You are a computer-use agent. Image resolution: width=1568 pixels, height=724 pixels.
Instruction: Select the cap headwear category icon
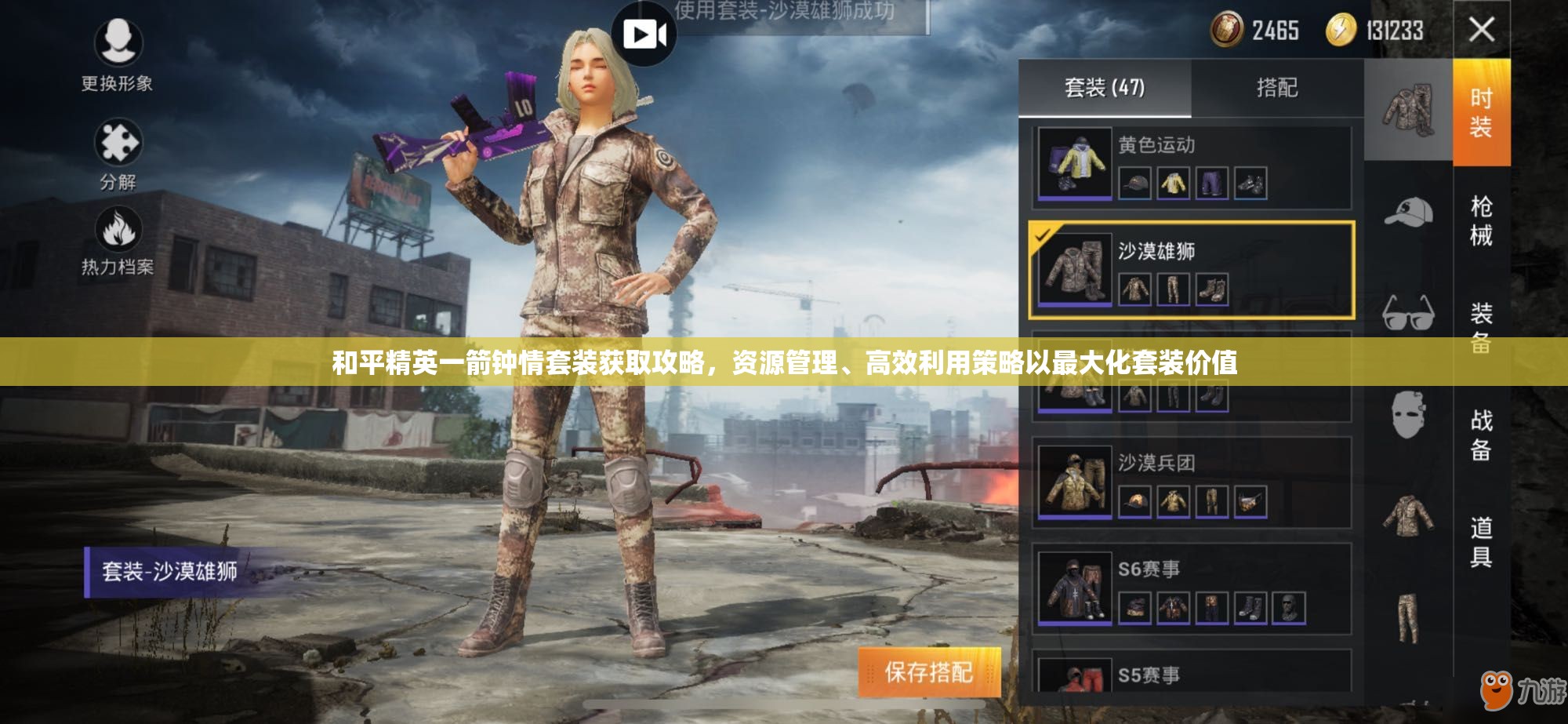click(x=1408, y=213)
